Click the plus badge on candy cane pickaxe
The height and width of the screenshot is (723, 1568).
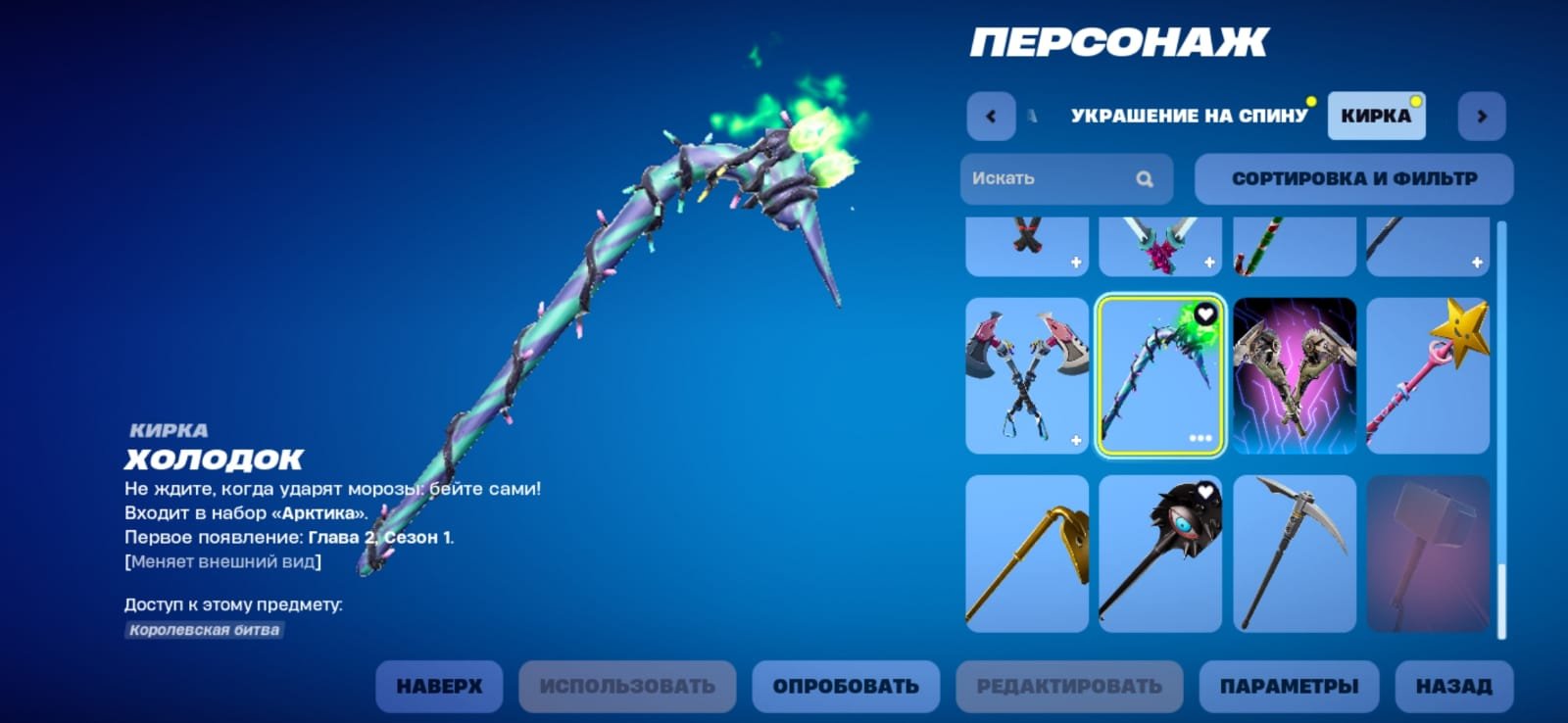click(x=1211, y=261)
